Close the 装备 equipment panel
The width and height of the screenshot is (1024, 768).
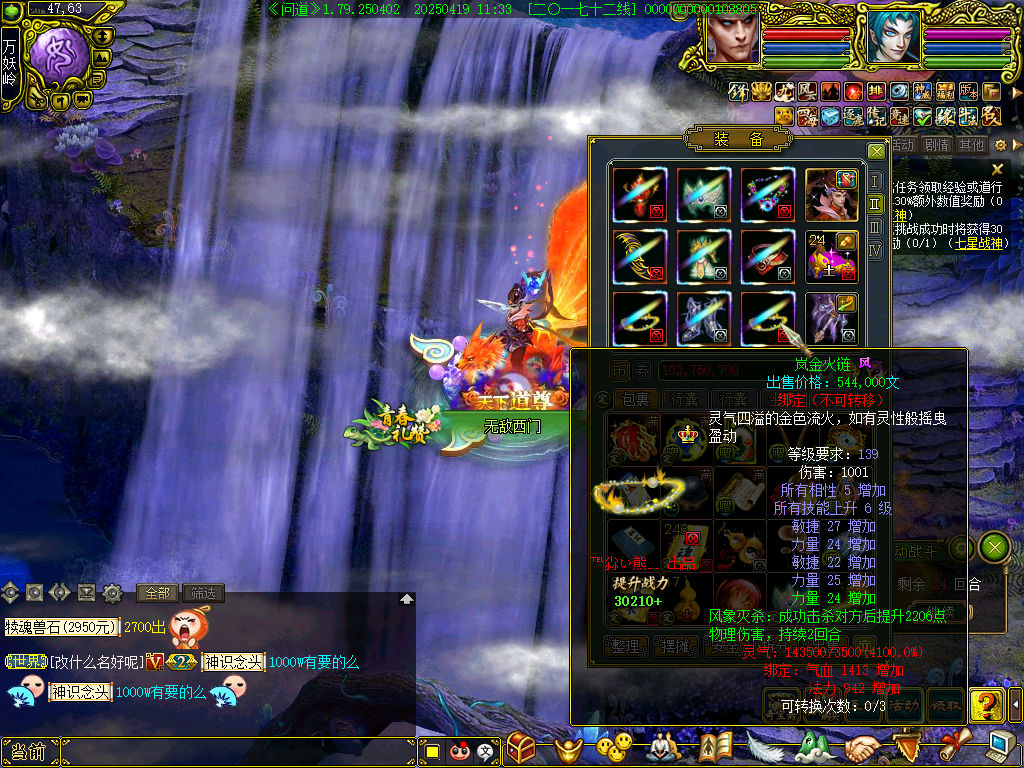(x=876, y=151)
